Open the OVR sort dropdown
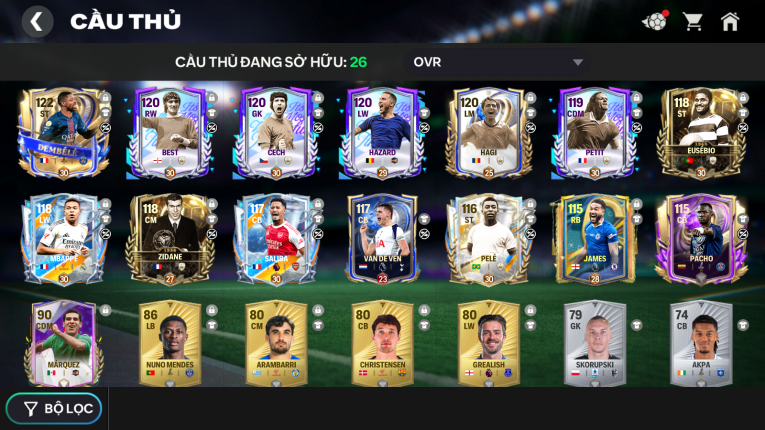The width and height of the screenshot is (765, 430). coord(497,62)
